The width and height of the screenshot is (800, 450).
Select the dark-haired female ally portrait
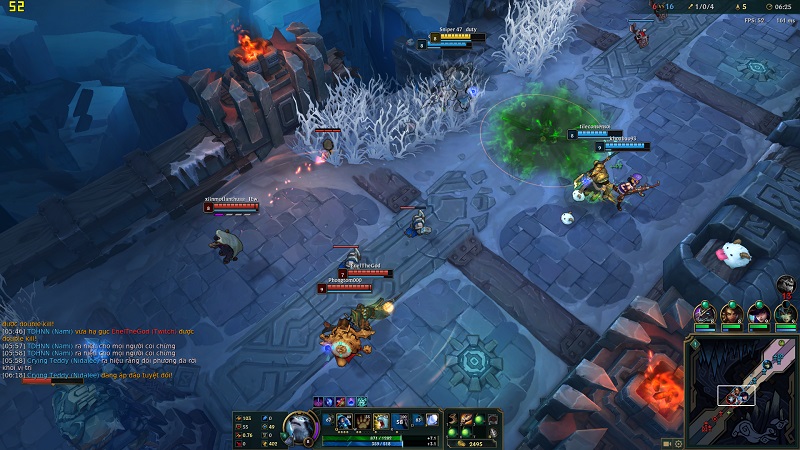coord(758,315)
